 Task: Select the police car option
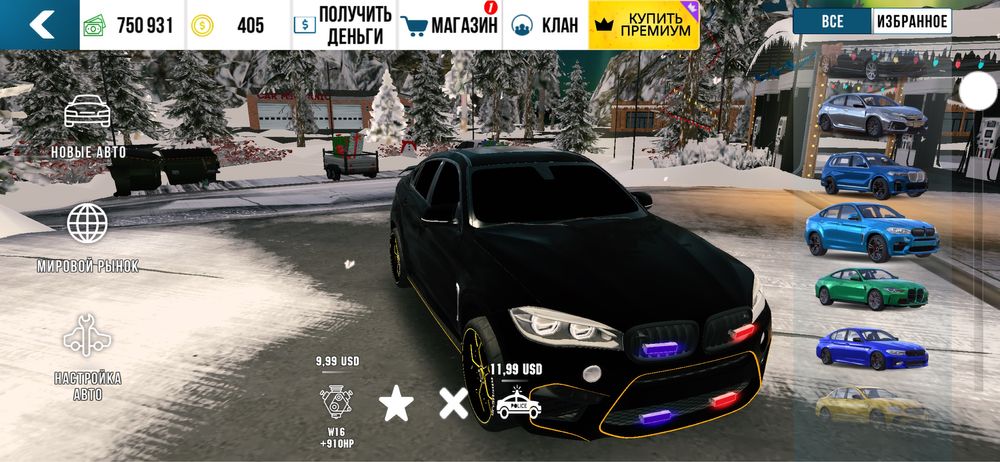(x=518, y=402)
